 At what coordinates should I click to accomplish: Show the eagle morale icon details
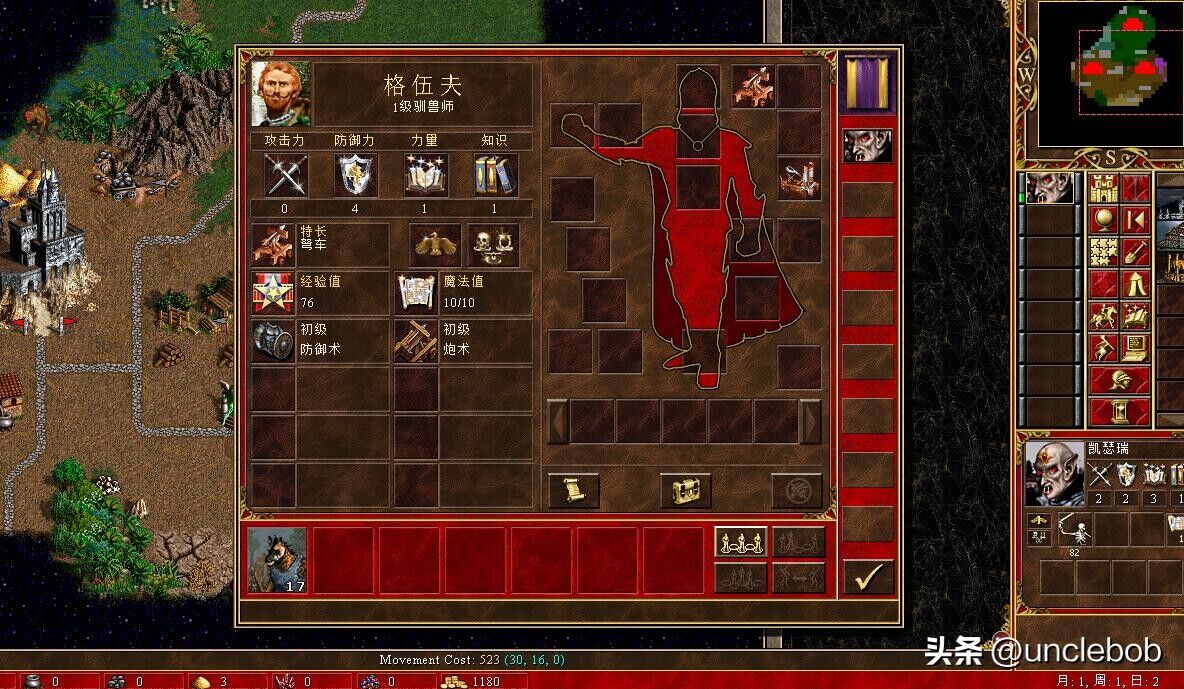[437, 244]
